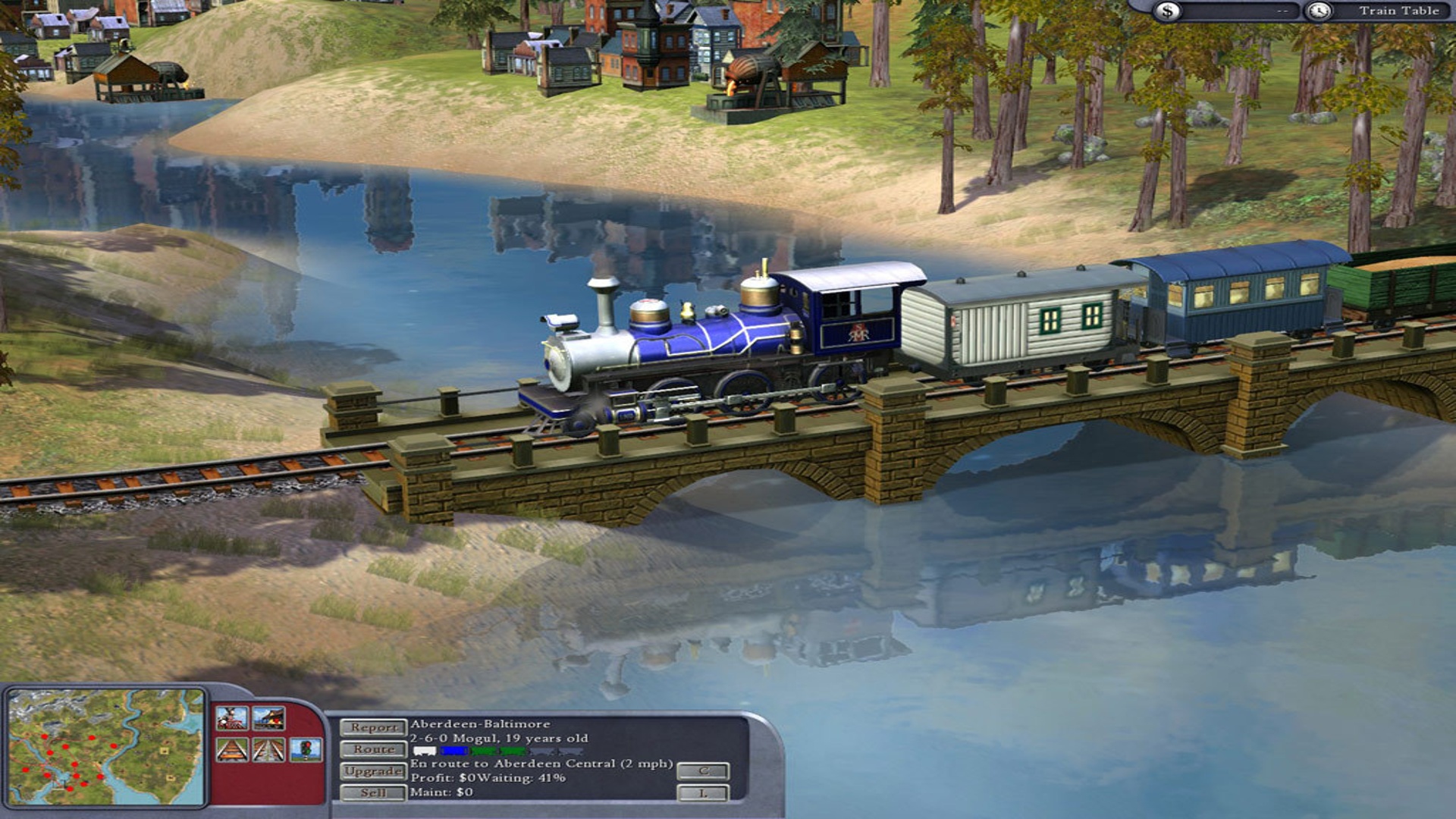Select the station building icon
Viewport: 1456px width, 819px height.
(268, 718)
